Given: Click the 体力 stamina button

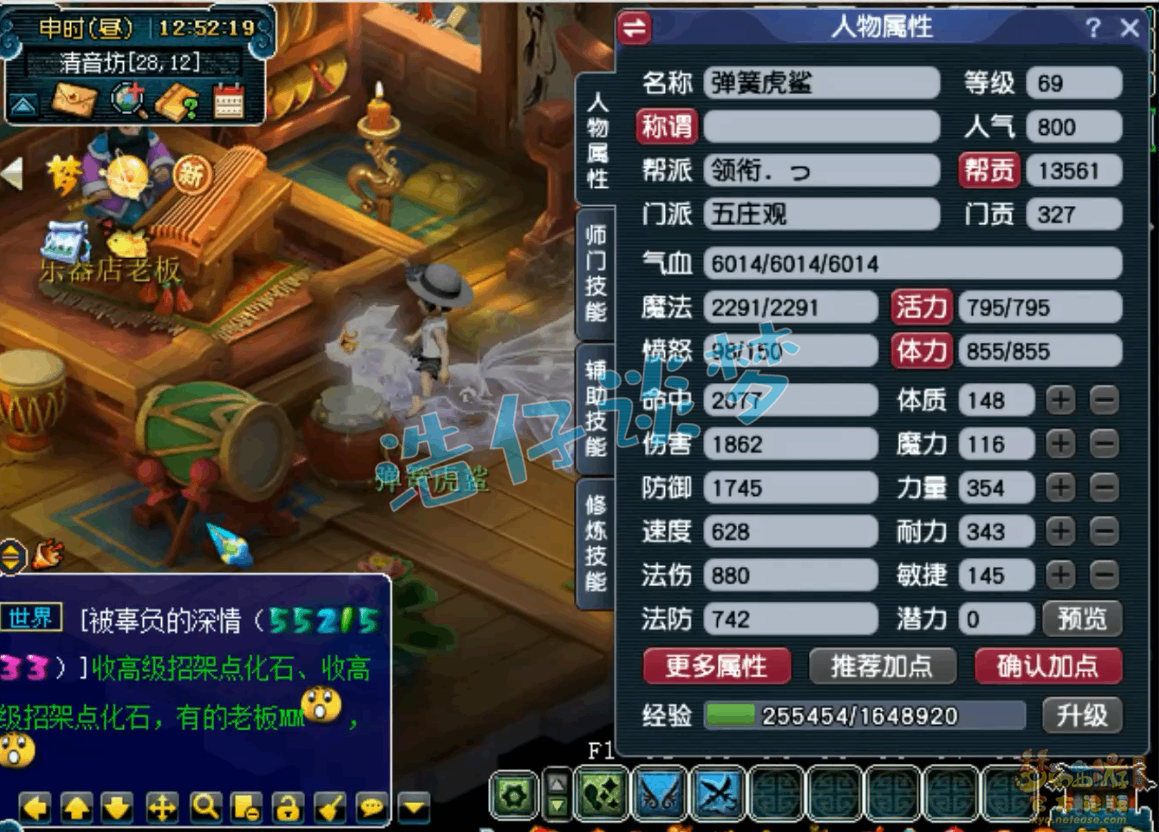Looking at the screenshot, I should coord(920,351).
